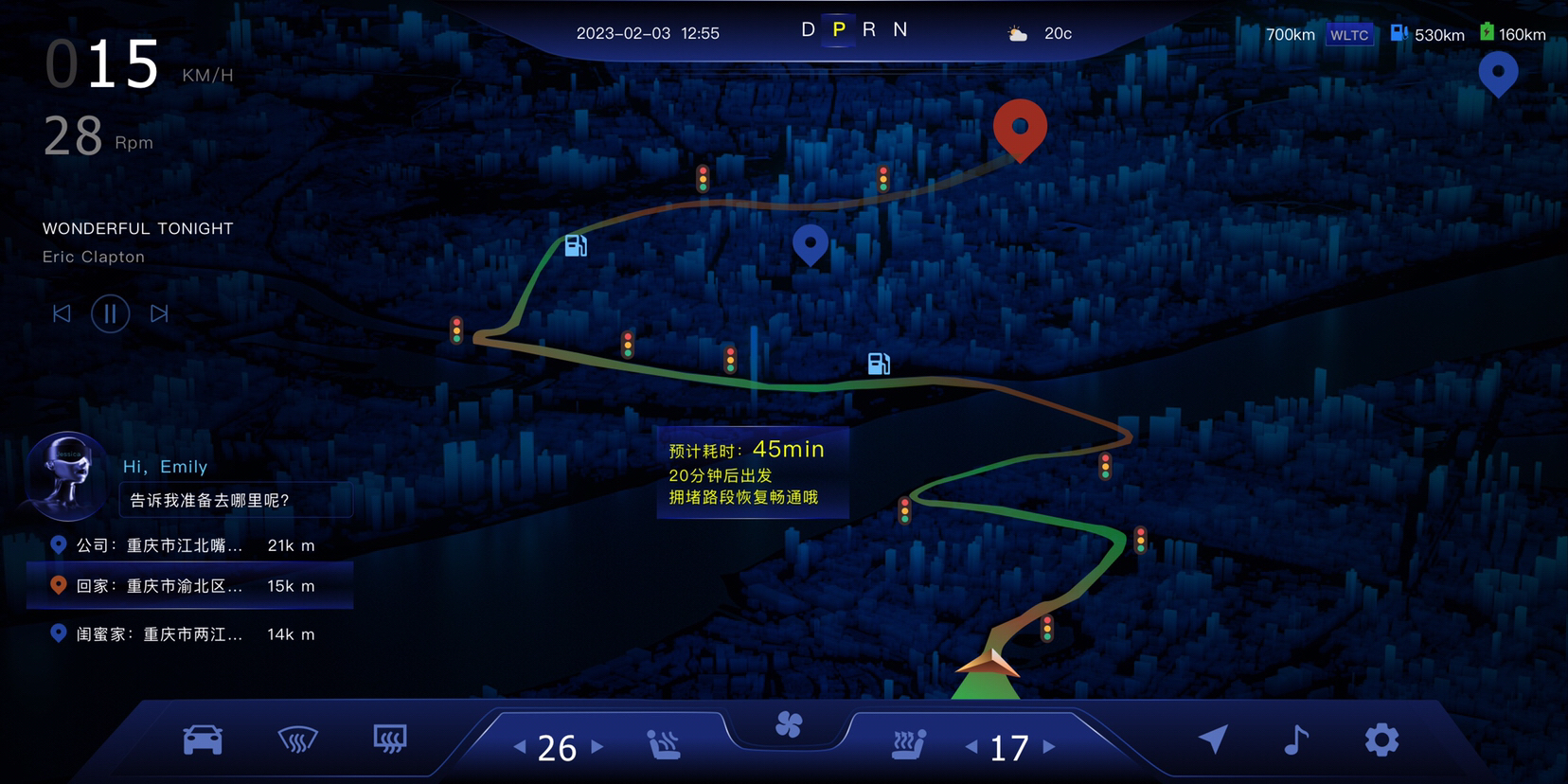Increase the left temperature from 26
The height and width of the screenshot is (784, 1568).
click(x=597, y=747)
